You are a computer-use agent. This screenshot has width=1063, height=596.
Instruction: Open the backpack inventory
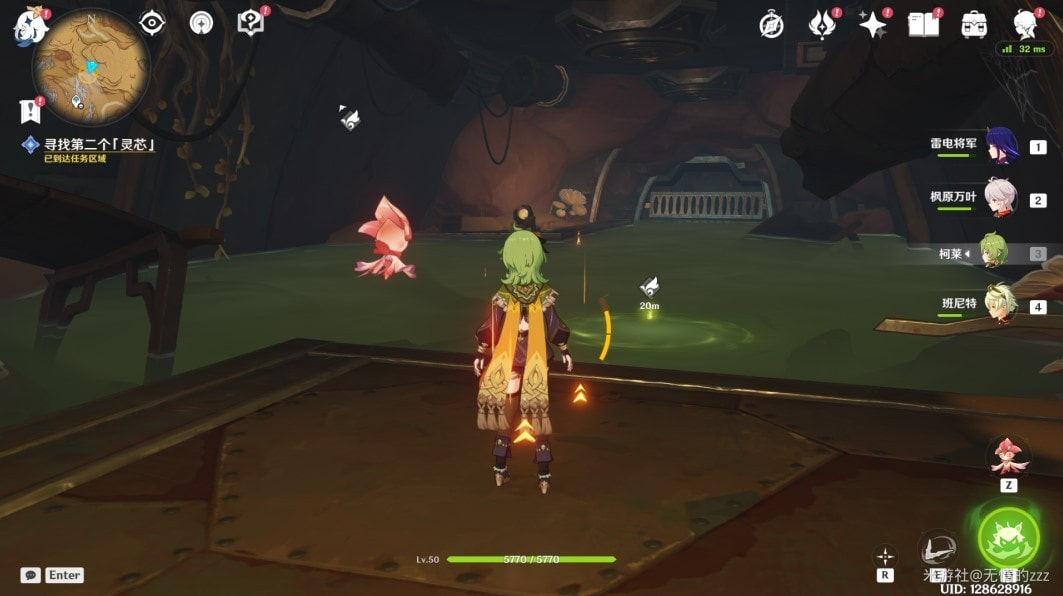pyautogui.click(x=974, y=25)
